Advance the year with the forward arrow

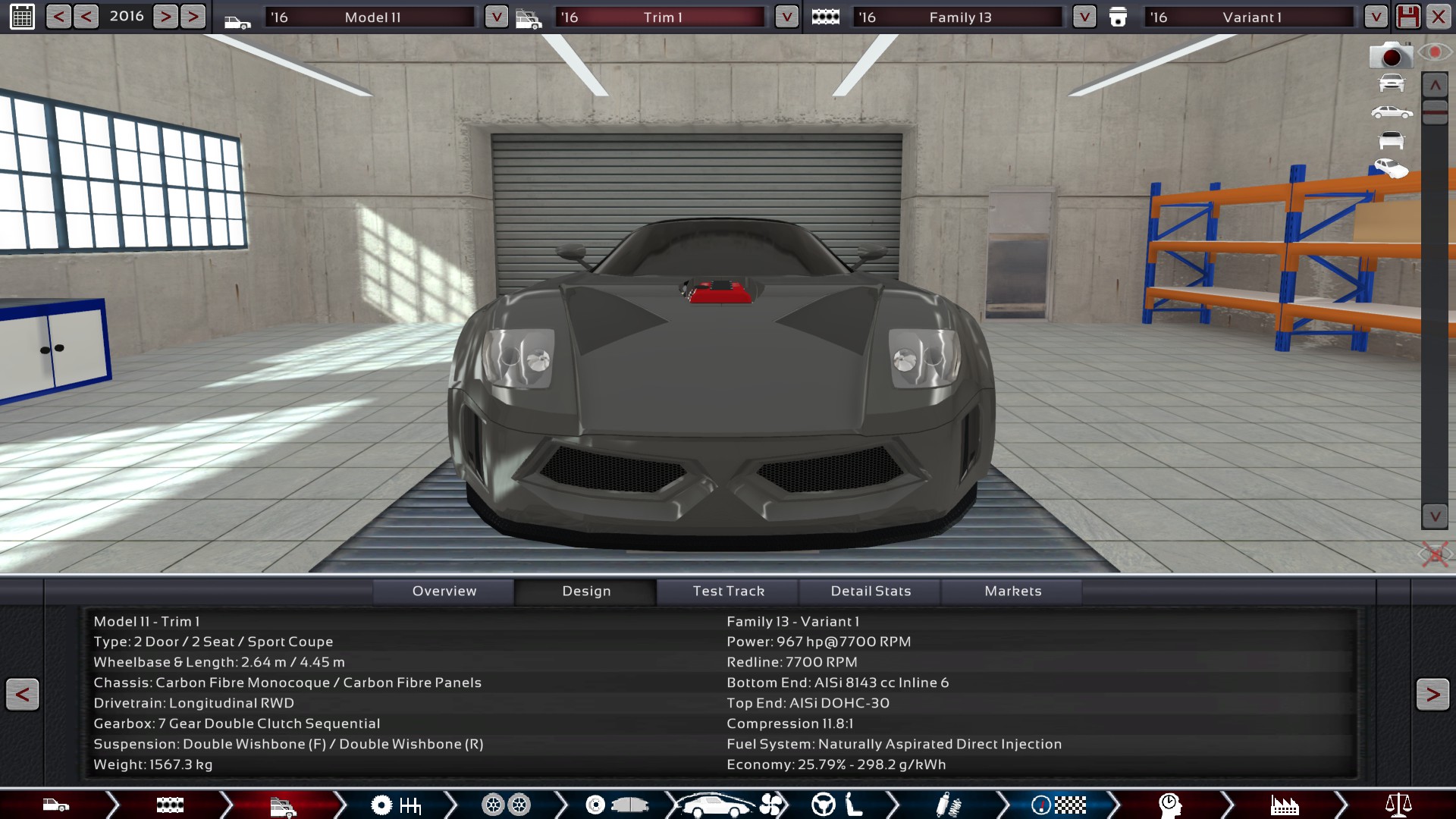point(165,16)
